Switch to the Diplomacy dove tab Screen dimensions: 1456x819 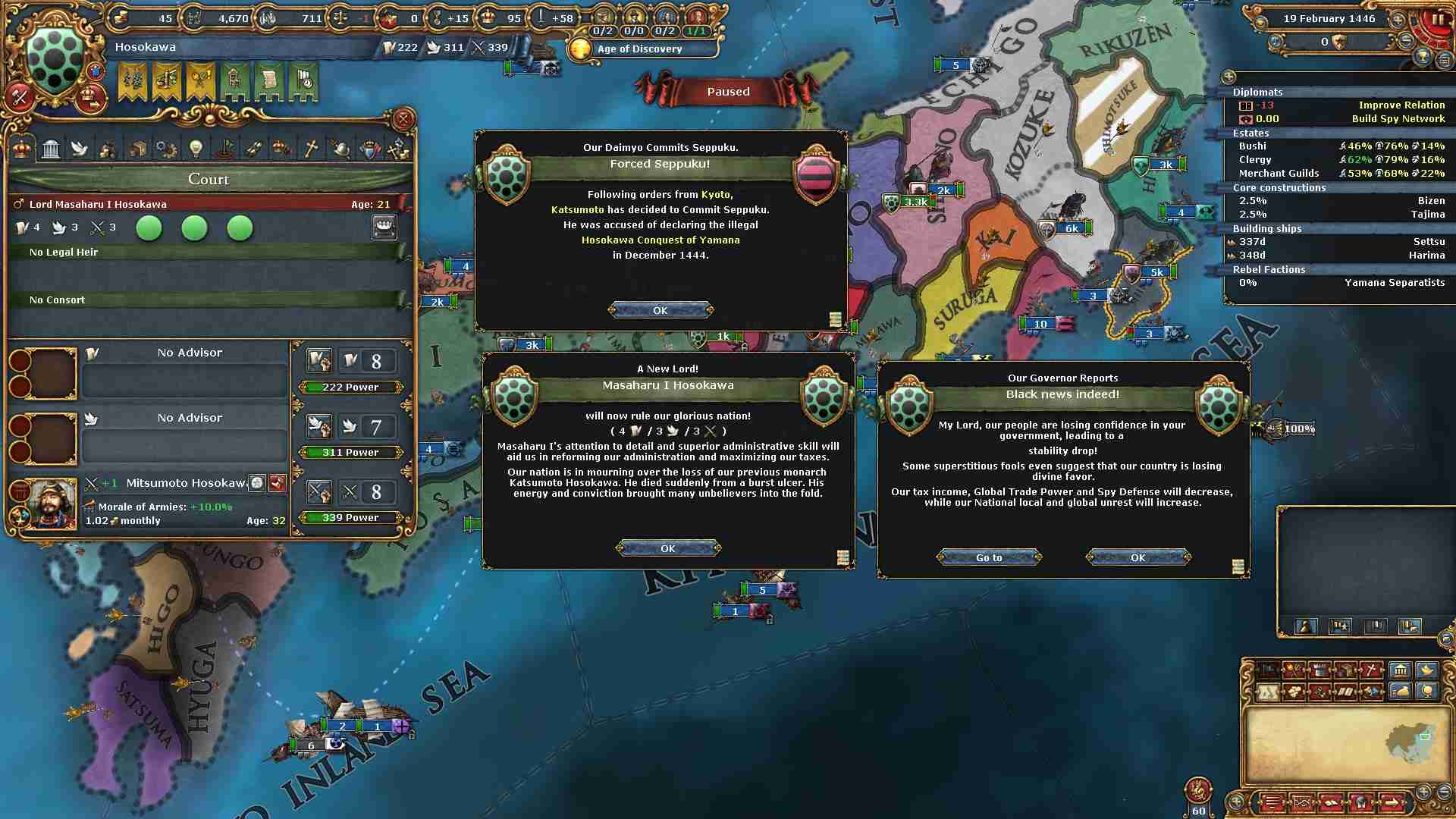pos(80,149)
